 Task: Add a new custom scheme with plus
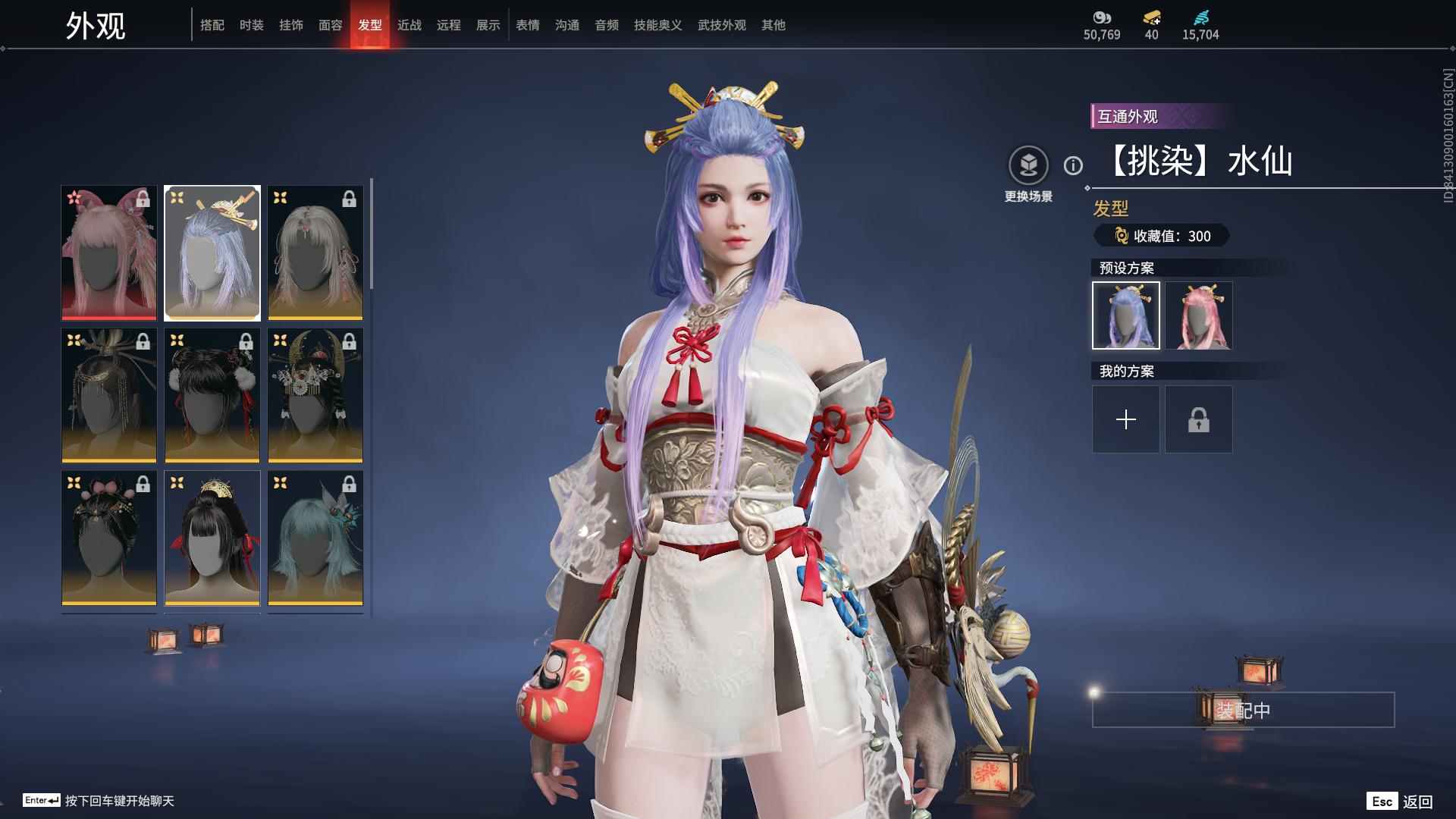point(1125,419)
